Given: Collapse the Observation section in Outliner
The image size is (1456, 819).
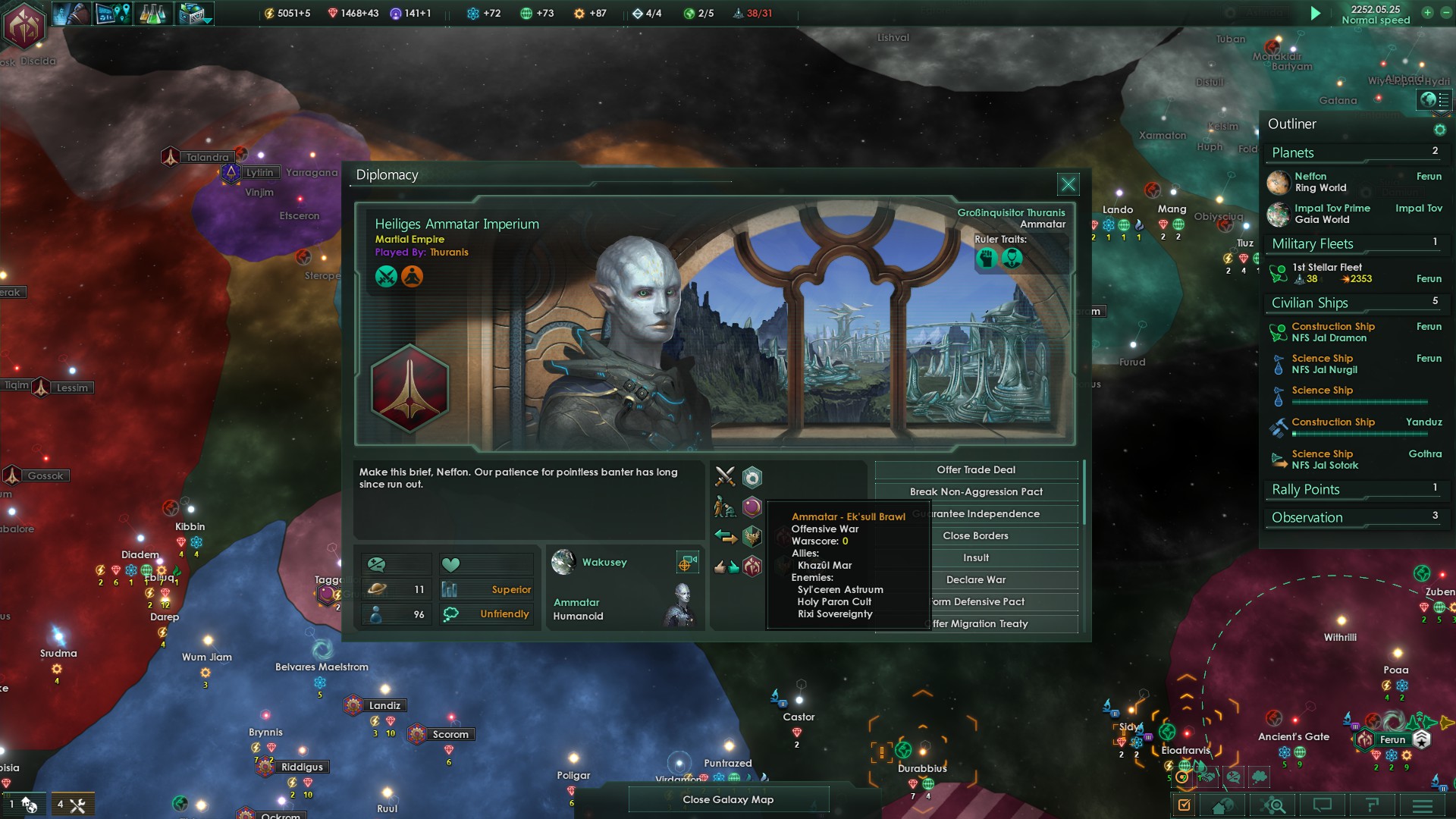Looking at the screenshot, I should point(1307,518).
